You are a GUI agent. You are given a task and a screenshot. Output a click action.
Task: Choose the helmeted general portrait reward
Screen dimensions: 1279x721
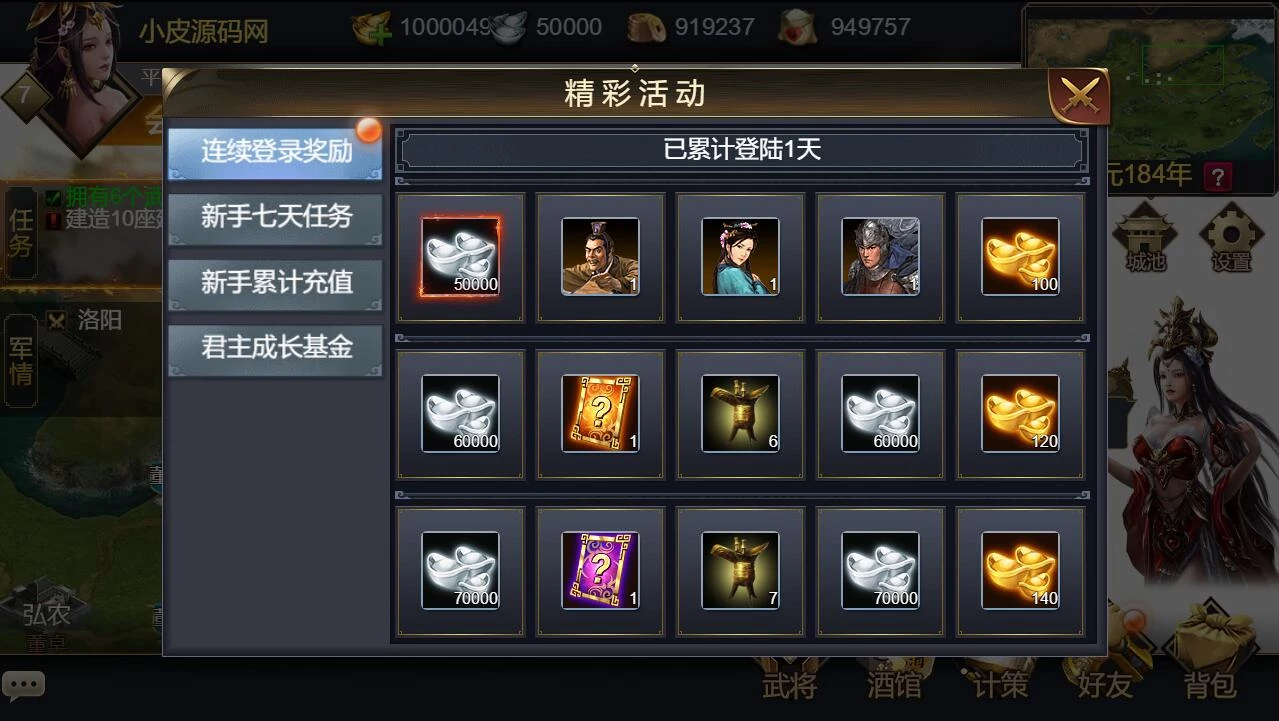click(x=880, y=257)
